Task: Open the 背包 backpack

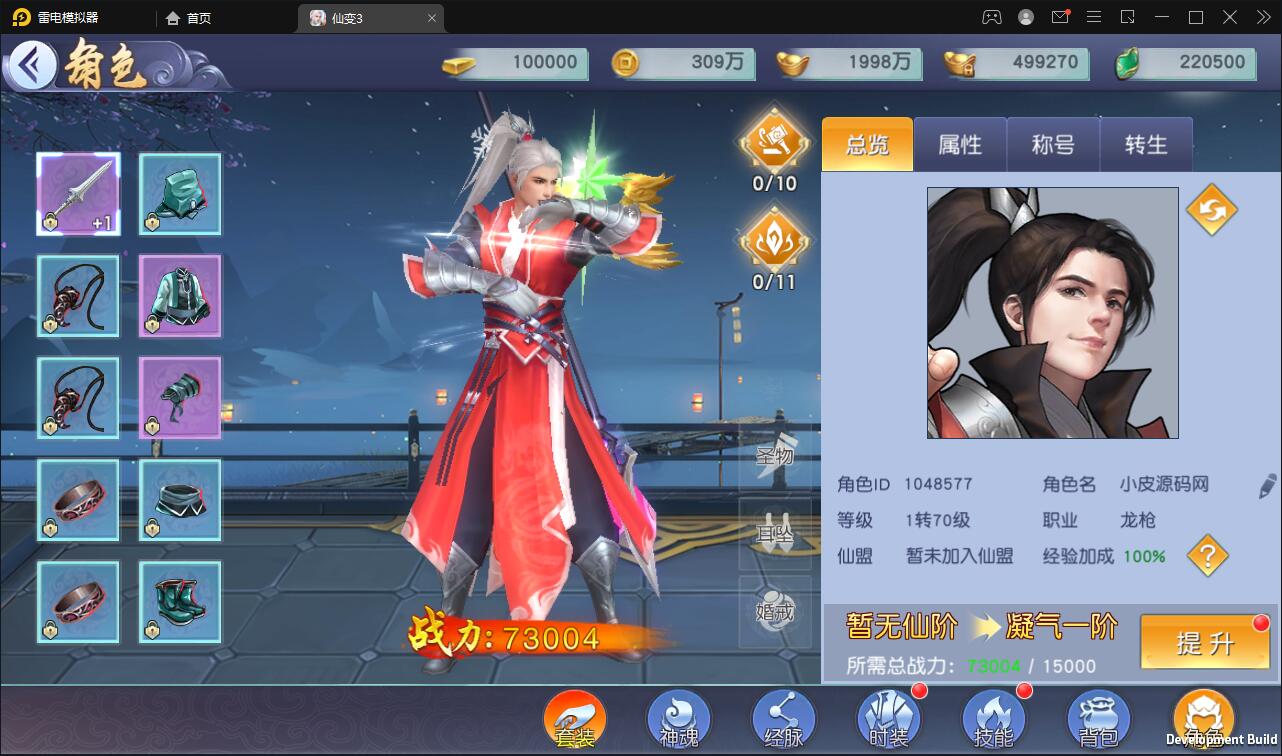Action: (x=1098, y=718)
